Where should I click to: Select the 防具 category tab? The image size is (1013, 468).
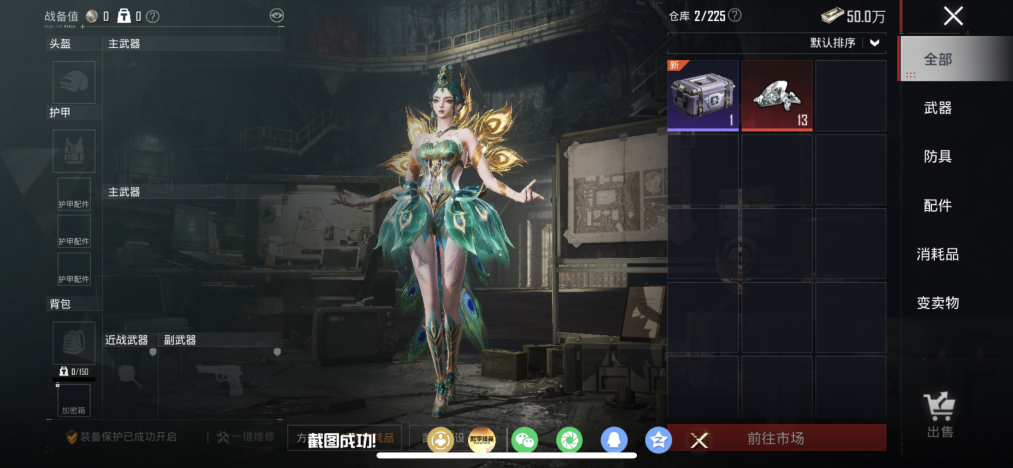tap(938, 157)
